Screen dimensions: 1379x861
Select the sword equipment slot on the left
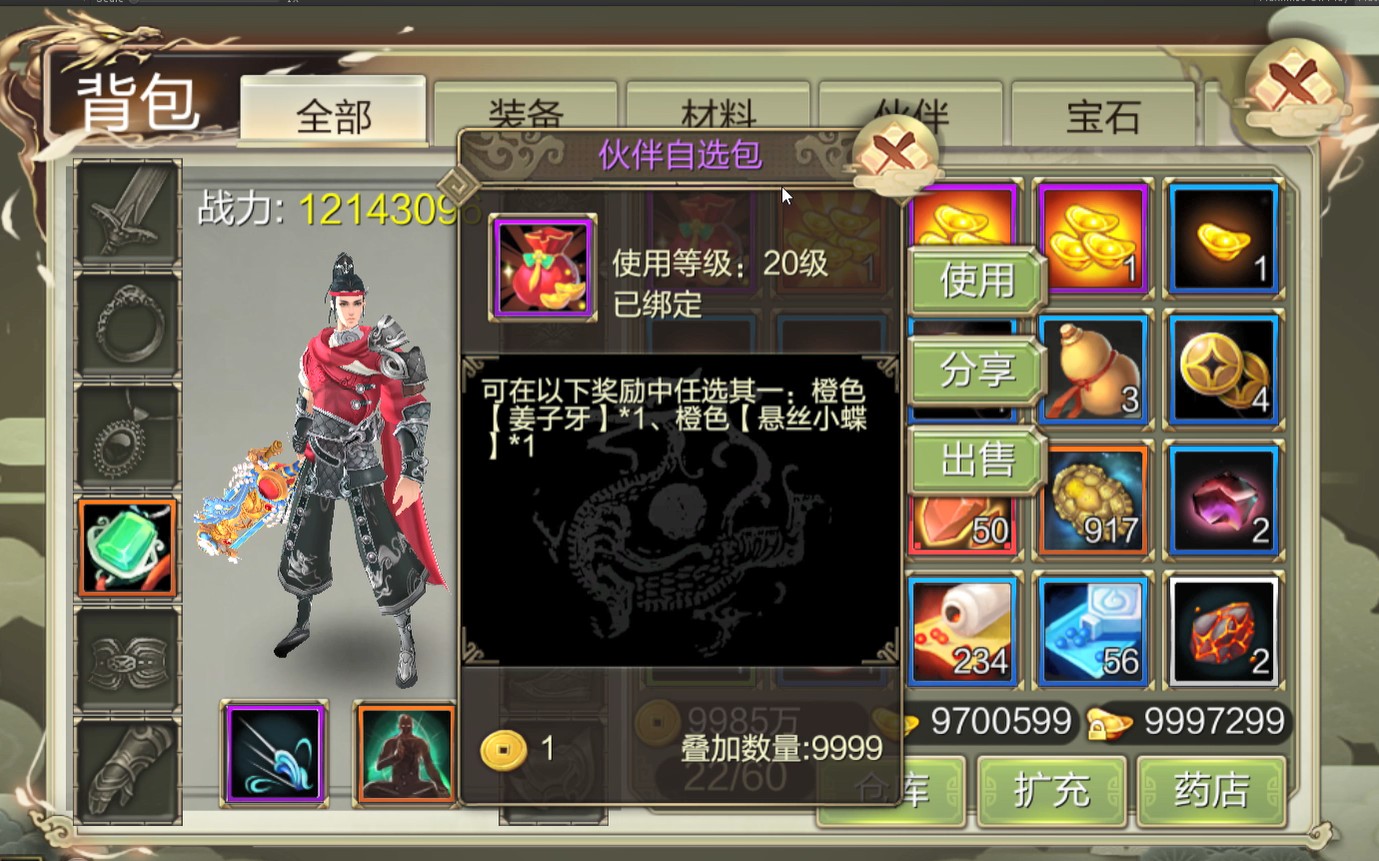(x=127, y=213)
